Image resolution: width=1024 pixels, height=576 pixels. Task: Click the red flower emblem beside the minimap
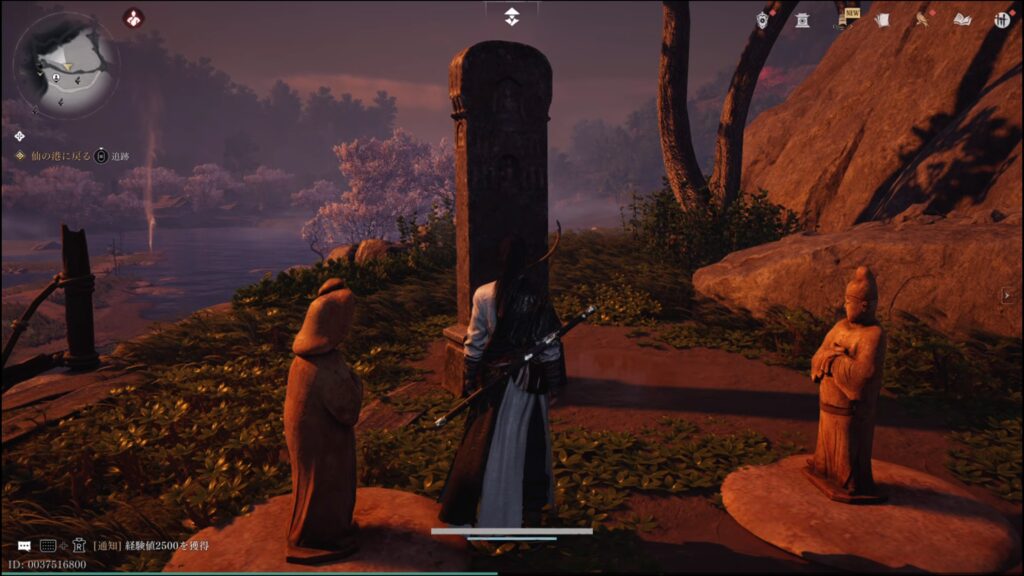point(134,18)
